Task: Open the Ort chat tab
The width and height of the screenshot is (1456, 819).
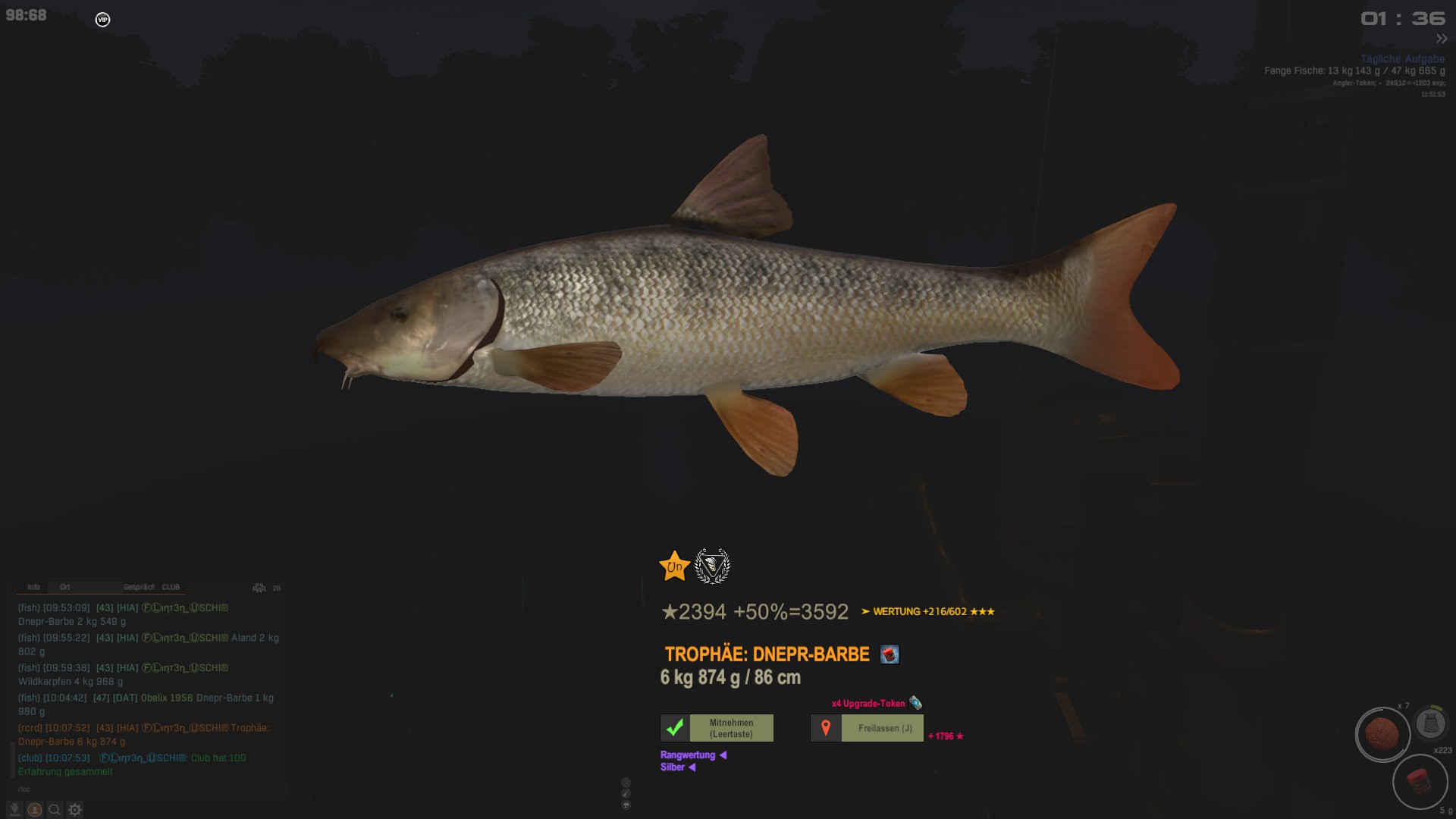Action: point(65,587)
